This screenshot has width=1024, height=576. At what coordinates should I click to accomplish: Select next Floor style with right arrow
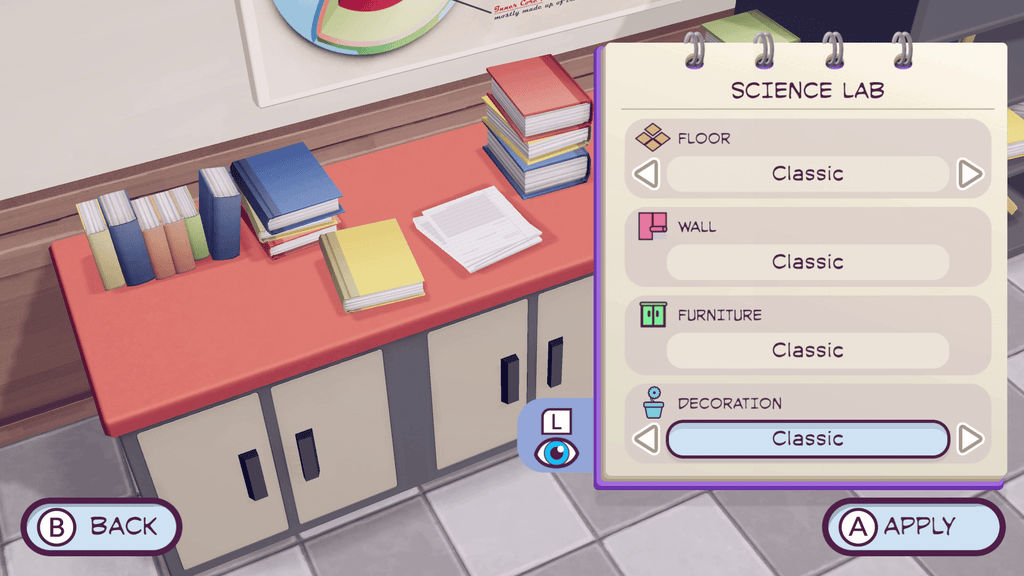[970, 174]
